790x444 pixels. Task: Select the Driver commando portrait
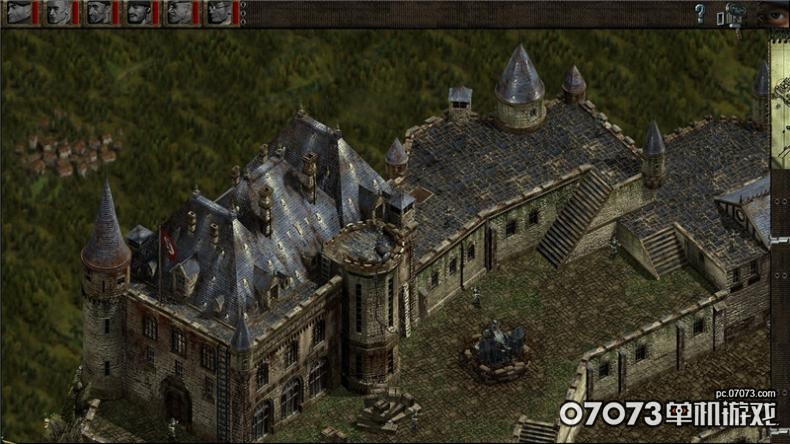coord(179,13)
